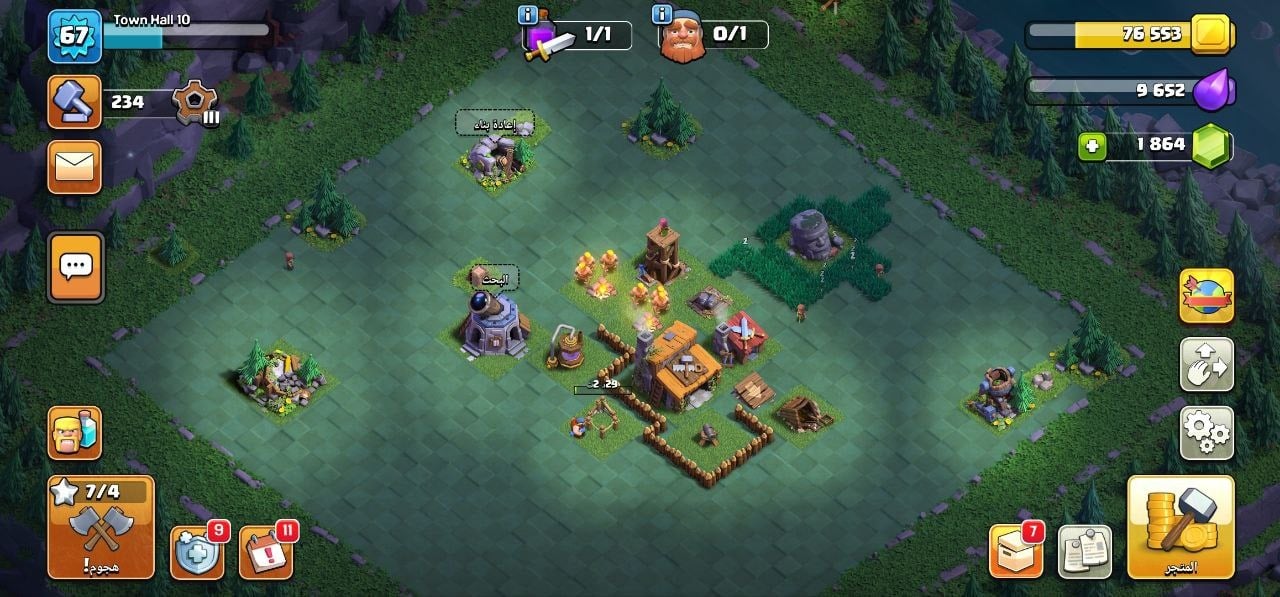Click the hammer trophy icon beside 234
This screenshot has height=597, width=1280.
coord(75,102)
